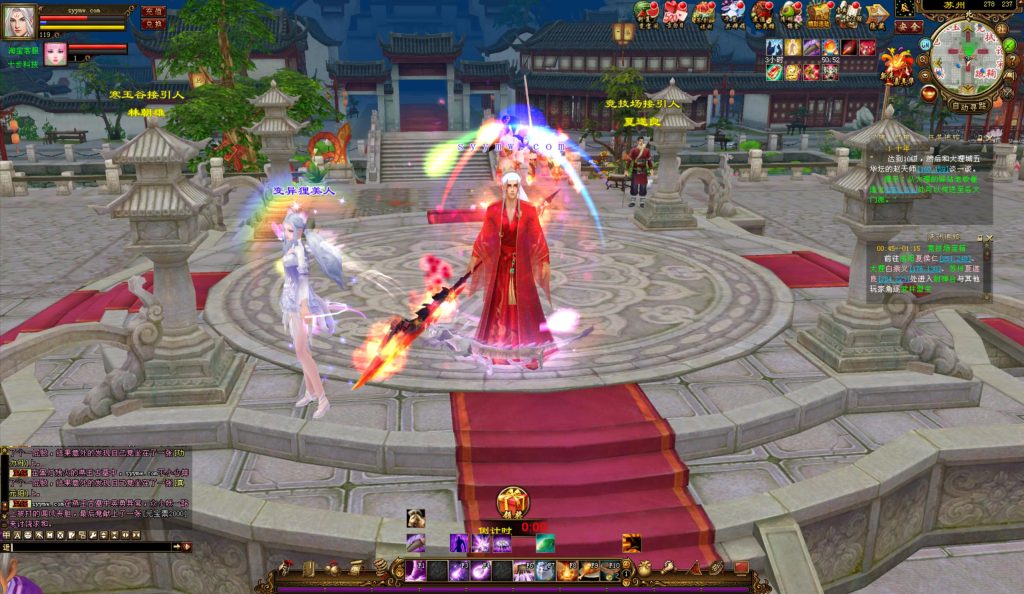
Task: Open the 安全 security button
Action: [908, 27]
